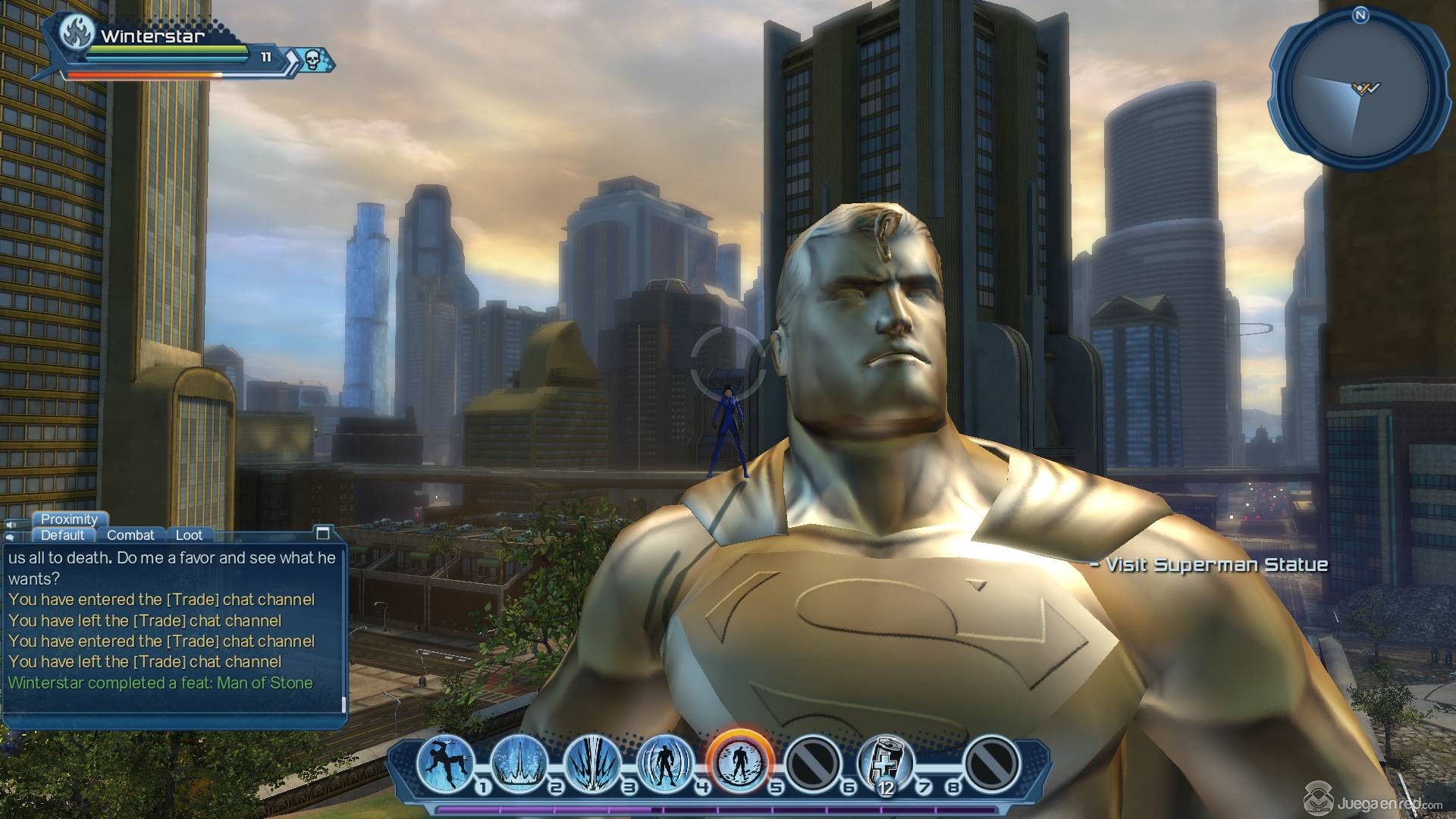Click the chat window scrollbar

point(344,705)
